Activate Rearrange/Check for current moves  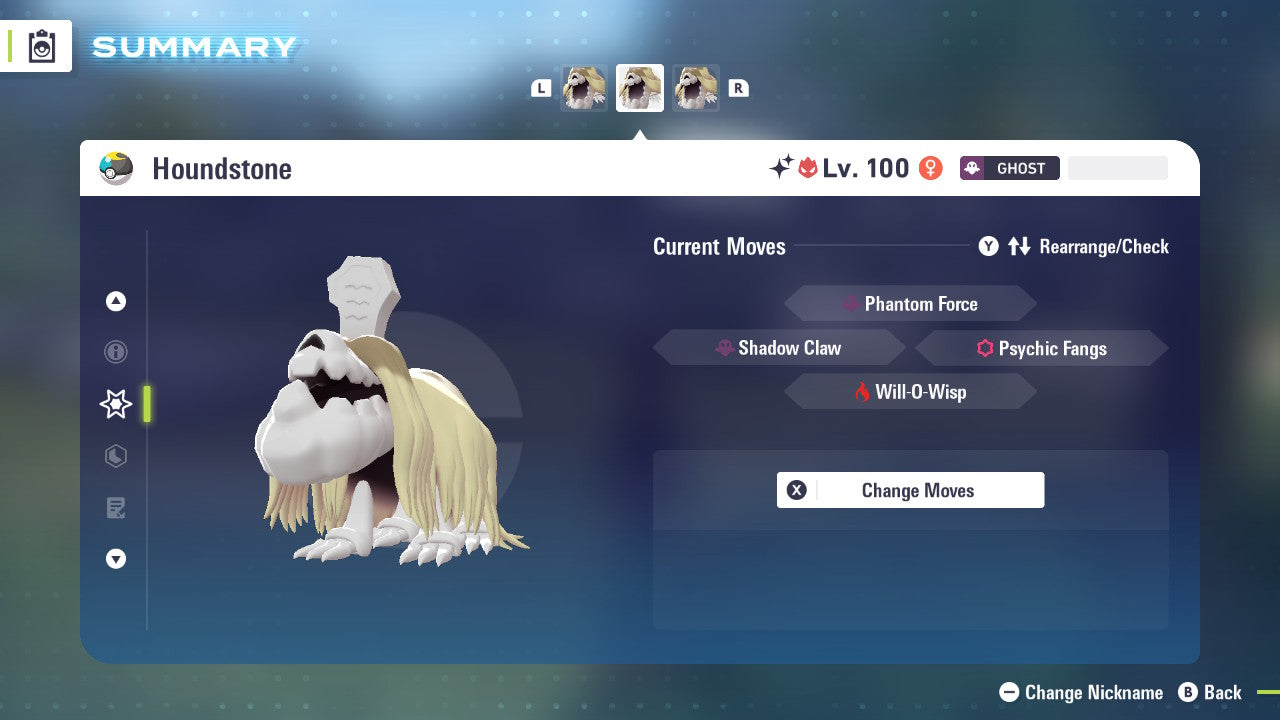pos(1074,246)
